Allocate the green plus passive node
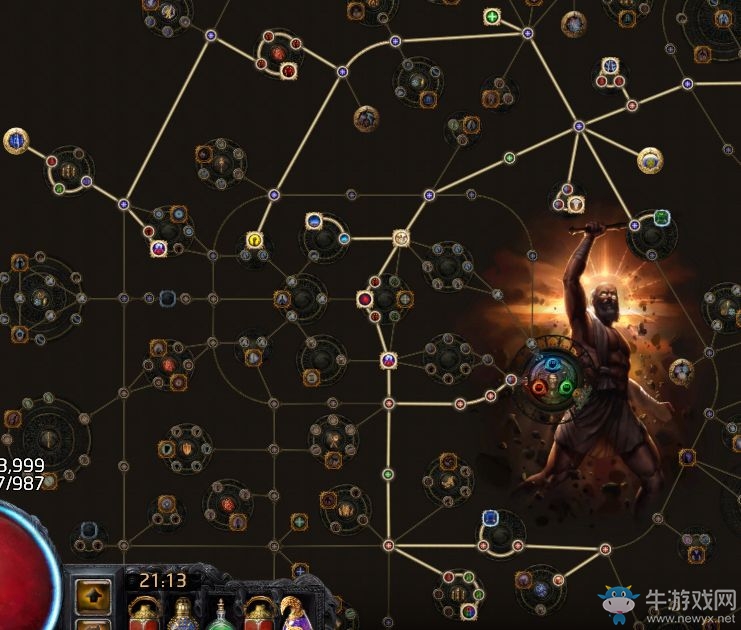The width and height of the screenshot is (741, 630). [x=492, y=17]
